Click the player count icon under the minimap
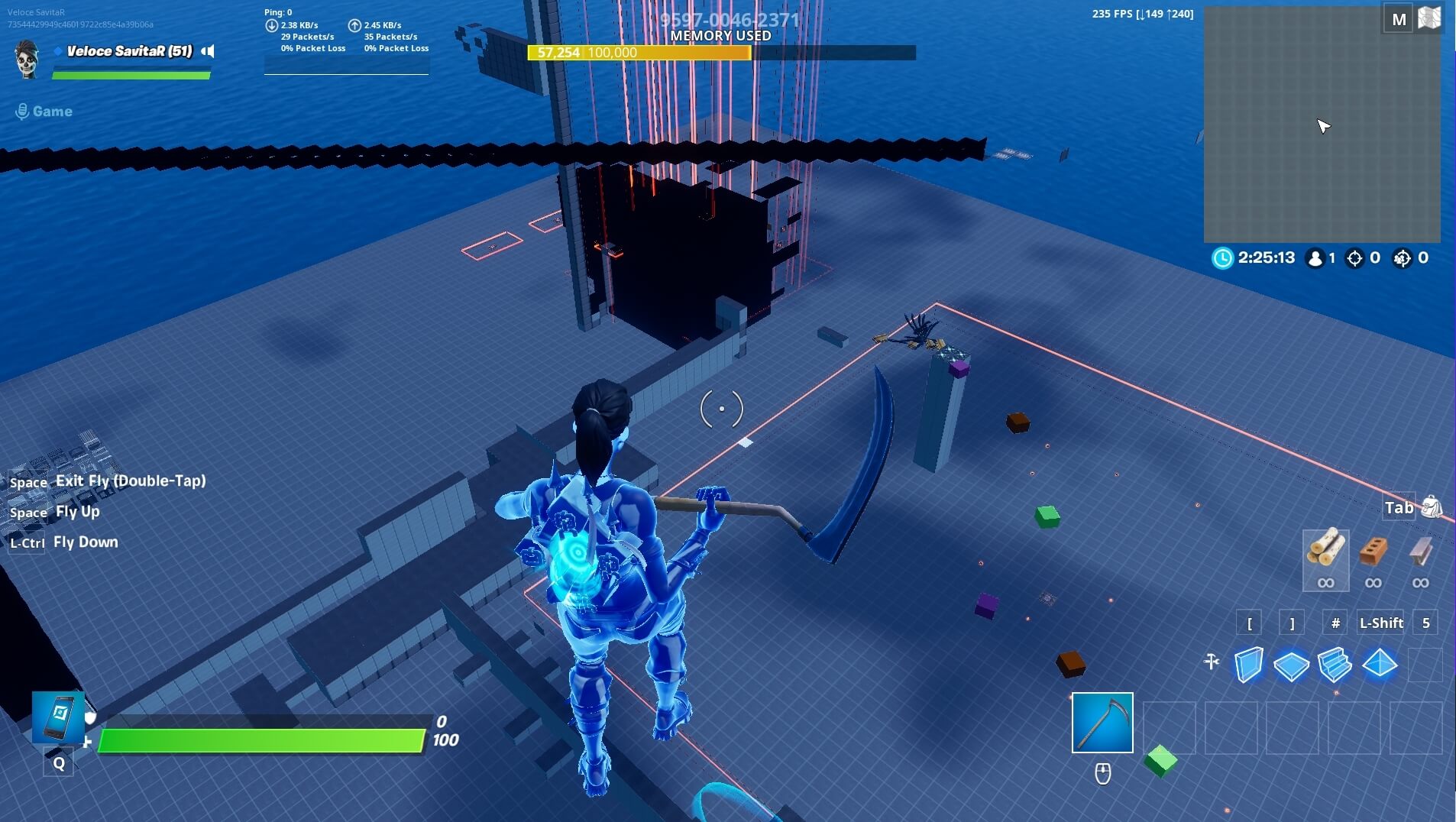Image resolution: width=1456 pixels, height=822 pixels. pos(1315,258)
